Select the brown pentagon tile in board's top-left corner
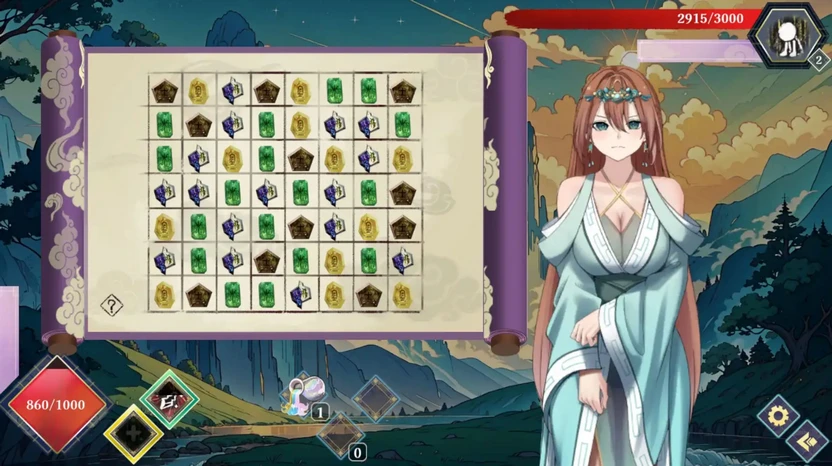Screen dimensions: 832x466 165,91
